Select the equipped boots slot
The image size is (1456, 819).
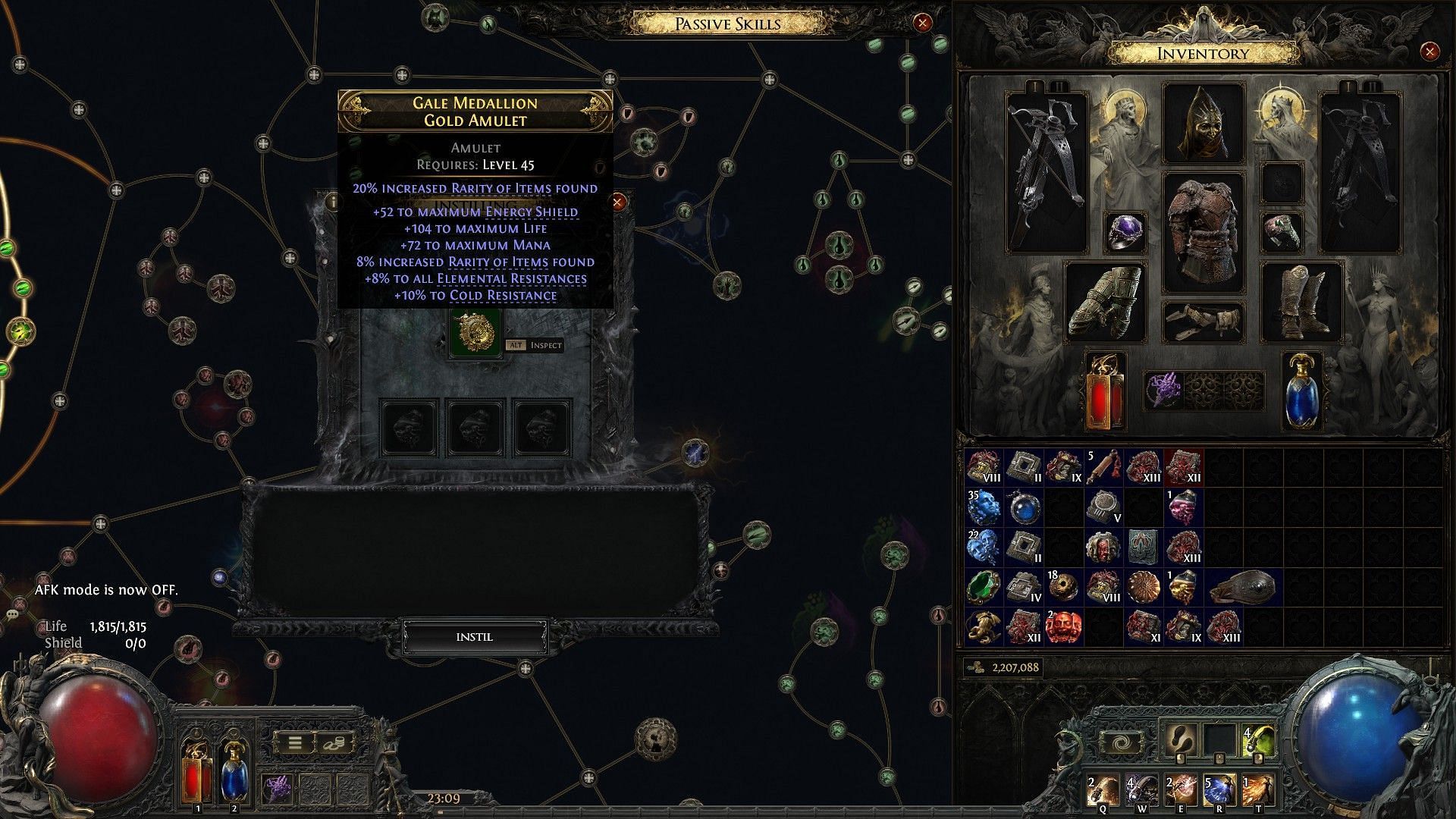click(1301, 301)
